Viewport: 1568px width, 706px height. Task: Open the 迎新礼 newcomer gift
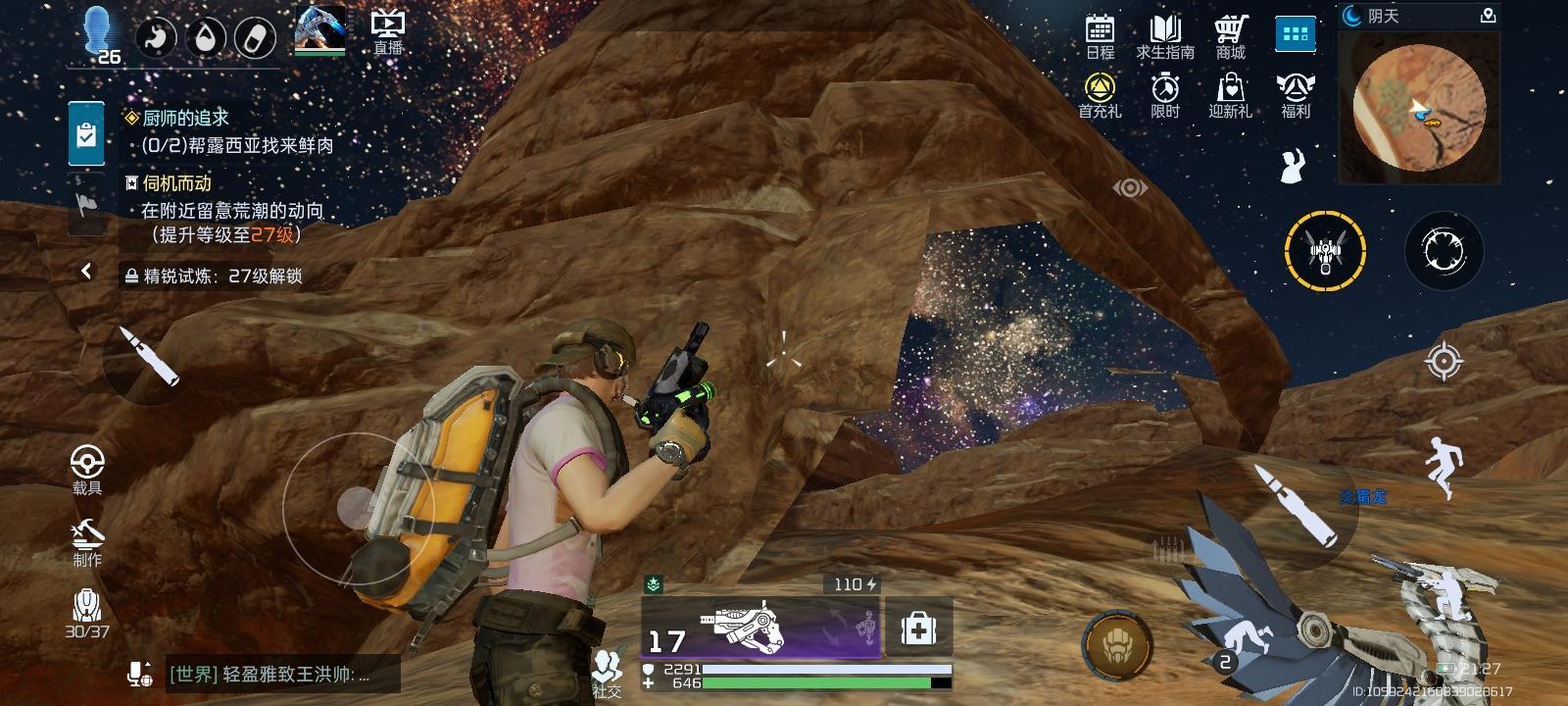coord(1231,96)
